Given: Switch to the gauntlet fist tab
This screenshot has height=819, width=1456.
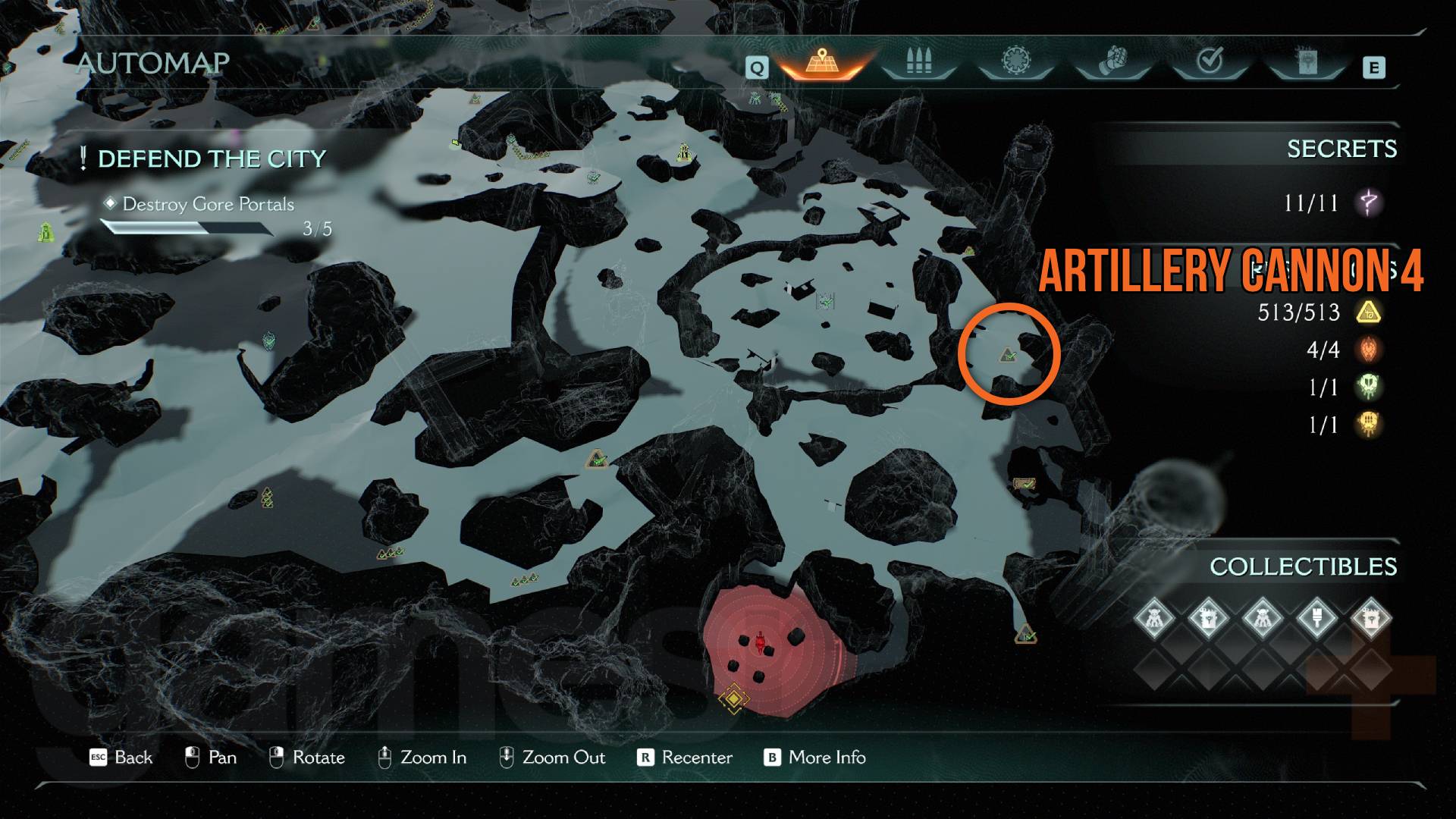Looking at the screenshot, I should click(1112, 62).
